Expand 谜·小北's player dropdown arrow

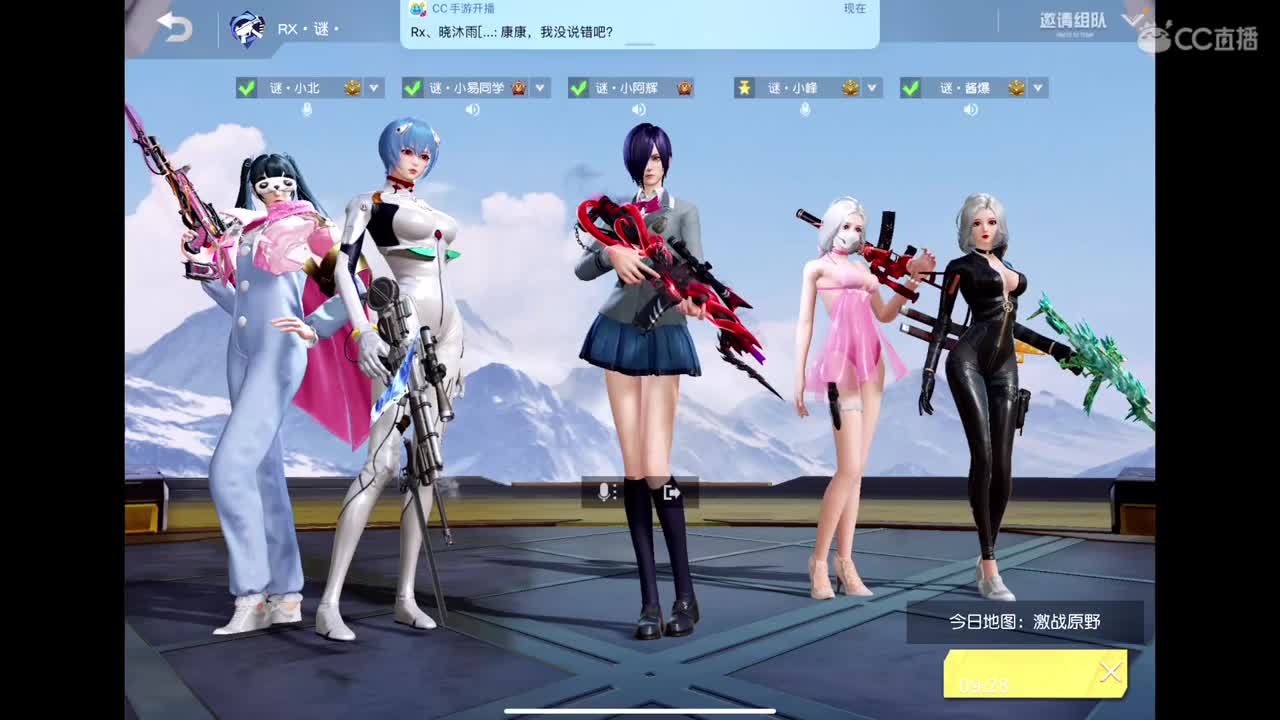point(374,88)
